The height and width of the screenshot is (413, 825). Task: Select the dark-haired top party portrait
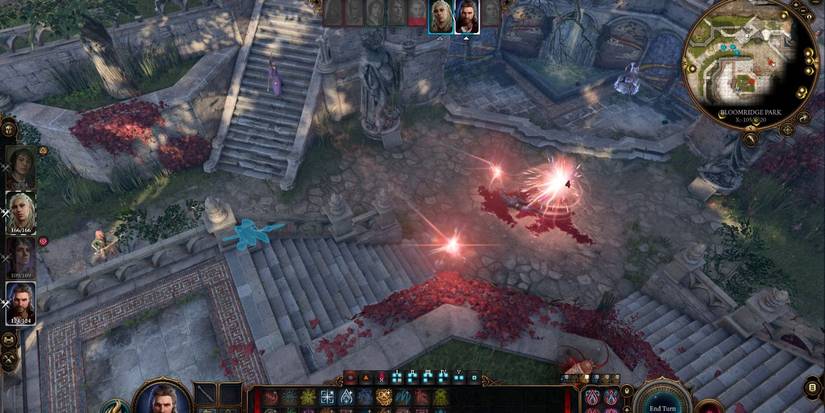tap(21, 166)
